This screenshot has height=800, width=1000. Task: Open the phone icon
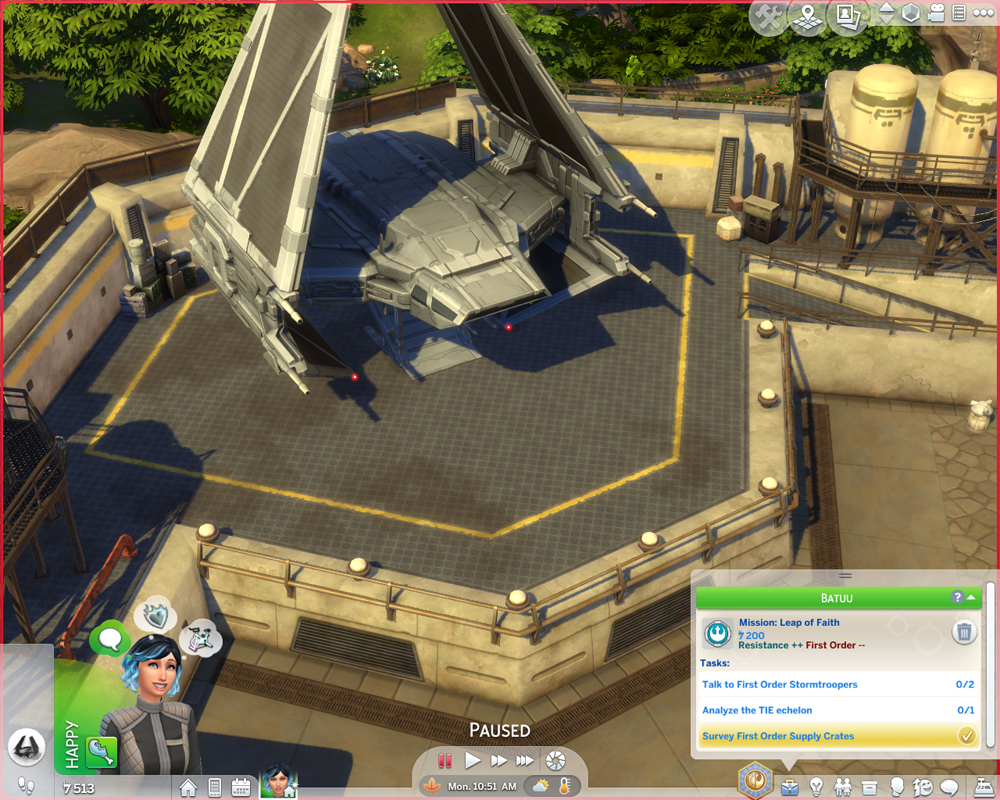pos(214,786)
